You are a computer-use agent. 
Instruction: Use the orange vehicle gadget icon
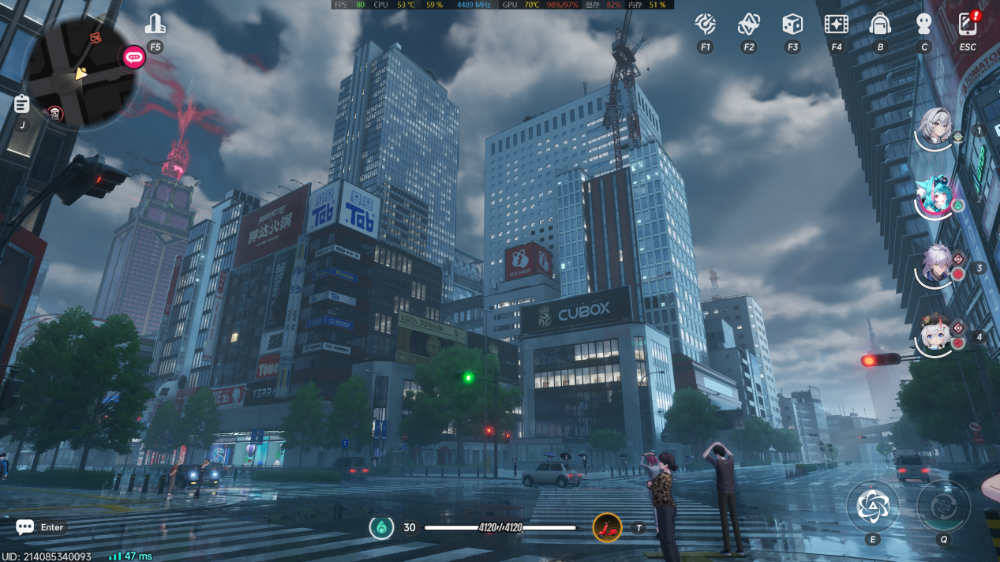coord(607,526)
